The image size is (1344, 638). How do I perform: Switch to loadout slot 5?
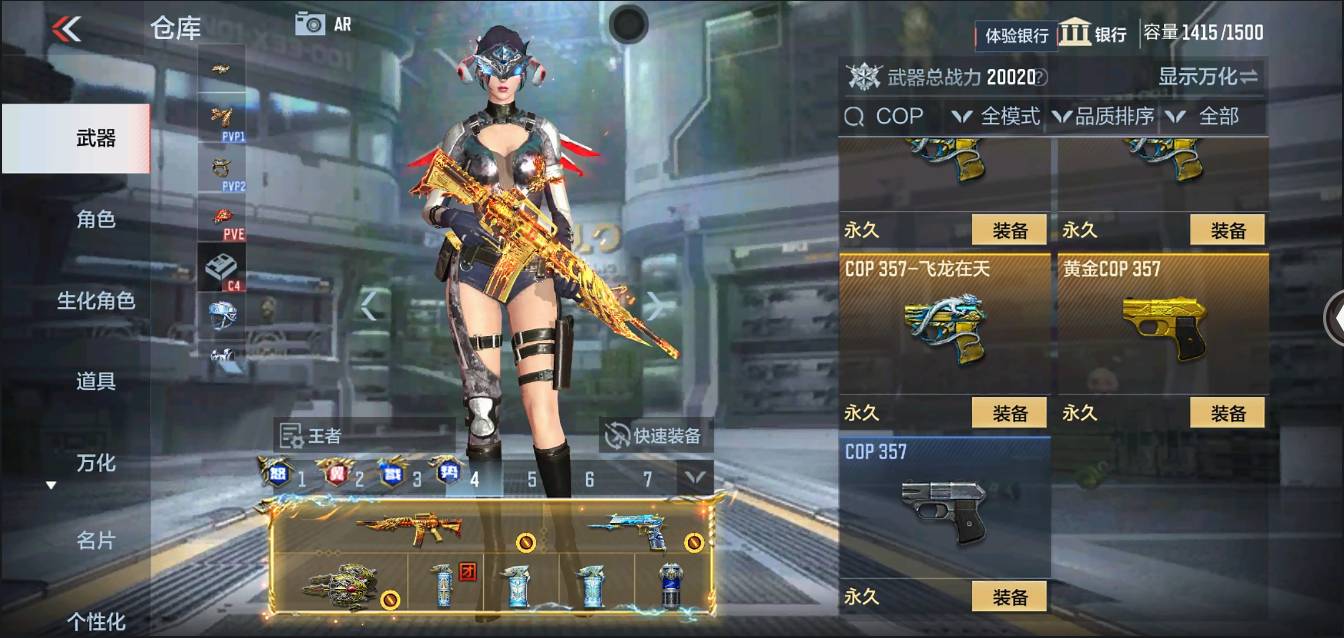531,479
